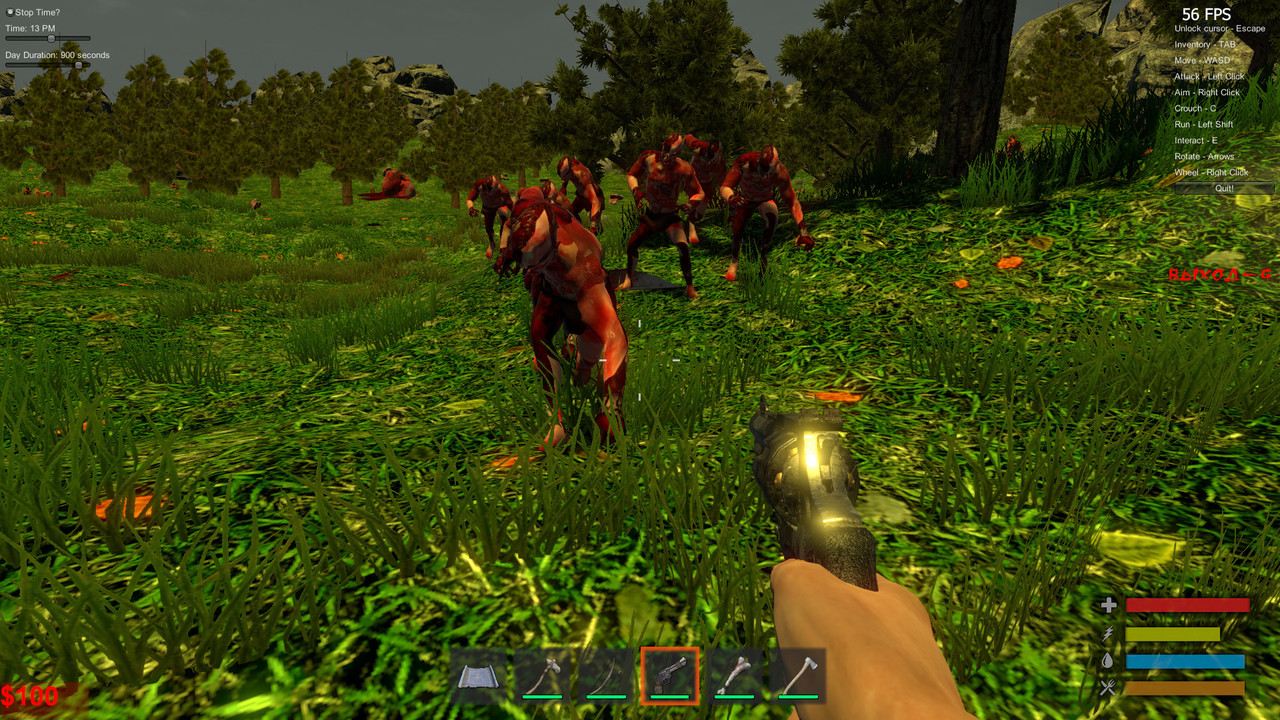Click the Time of day slider handle
This screenshot has width=1280, height=720.
(51, 39)
